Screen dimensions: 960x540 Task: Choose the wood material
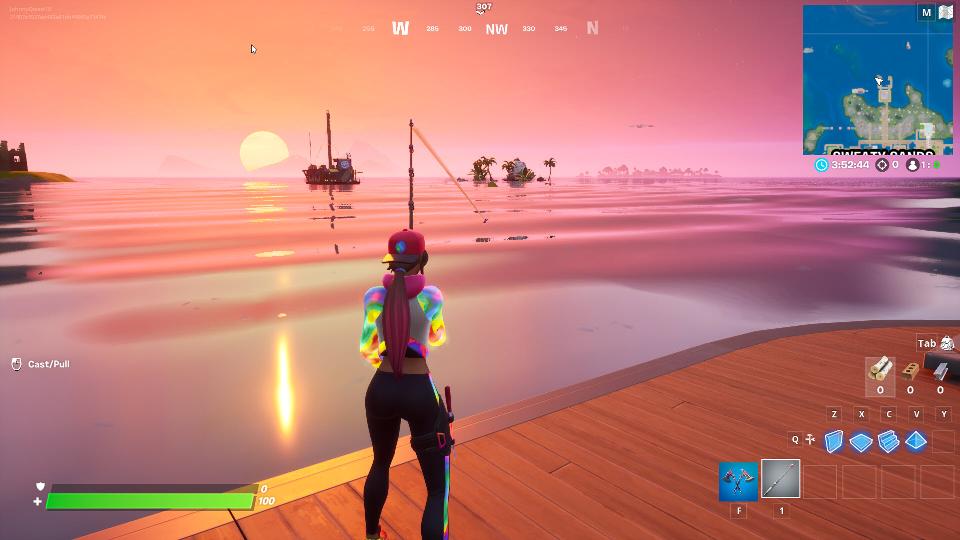880,370
